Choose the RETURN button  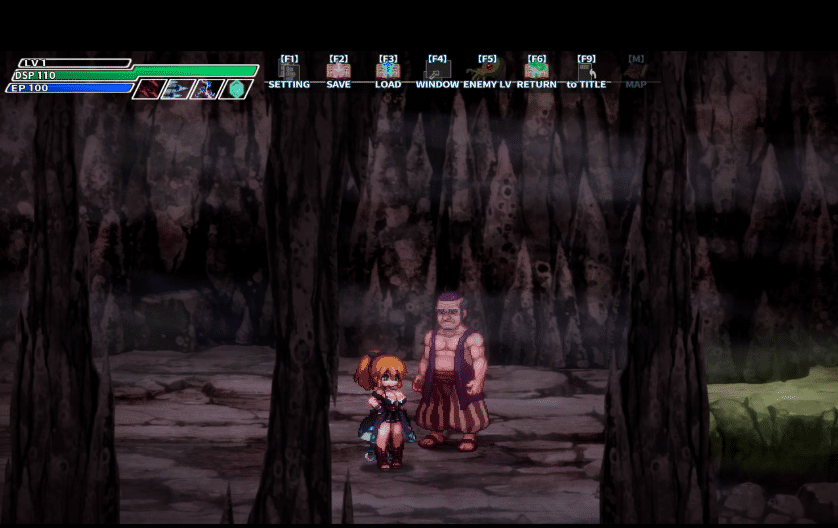[x=537, y=72]
